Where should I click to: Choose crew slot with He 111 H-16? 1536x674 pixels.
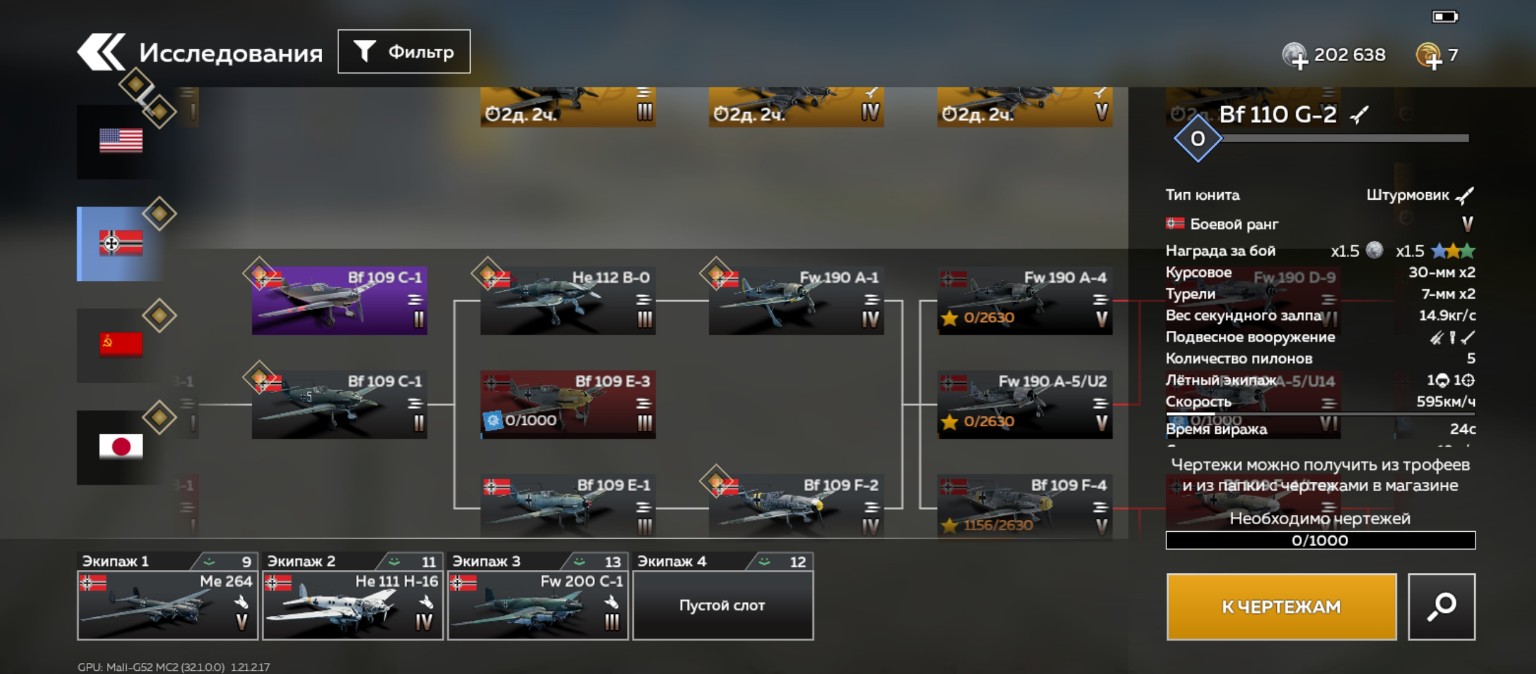pyautogui.click(x=352, y=604)
